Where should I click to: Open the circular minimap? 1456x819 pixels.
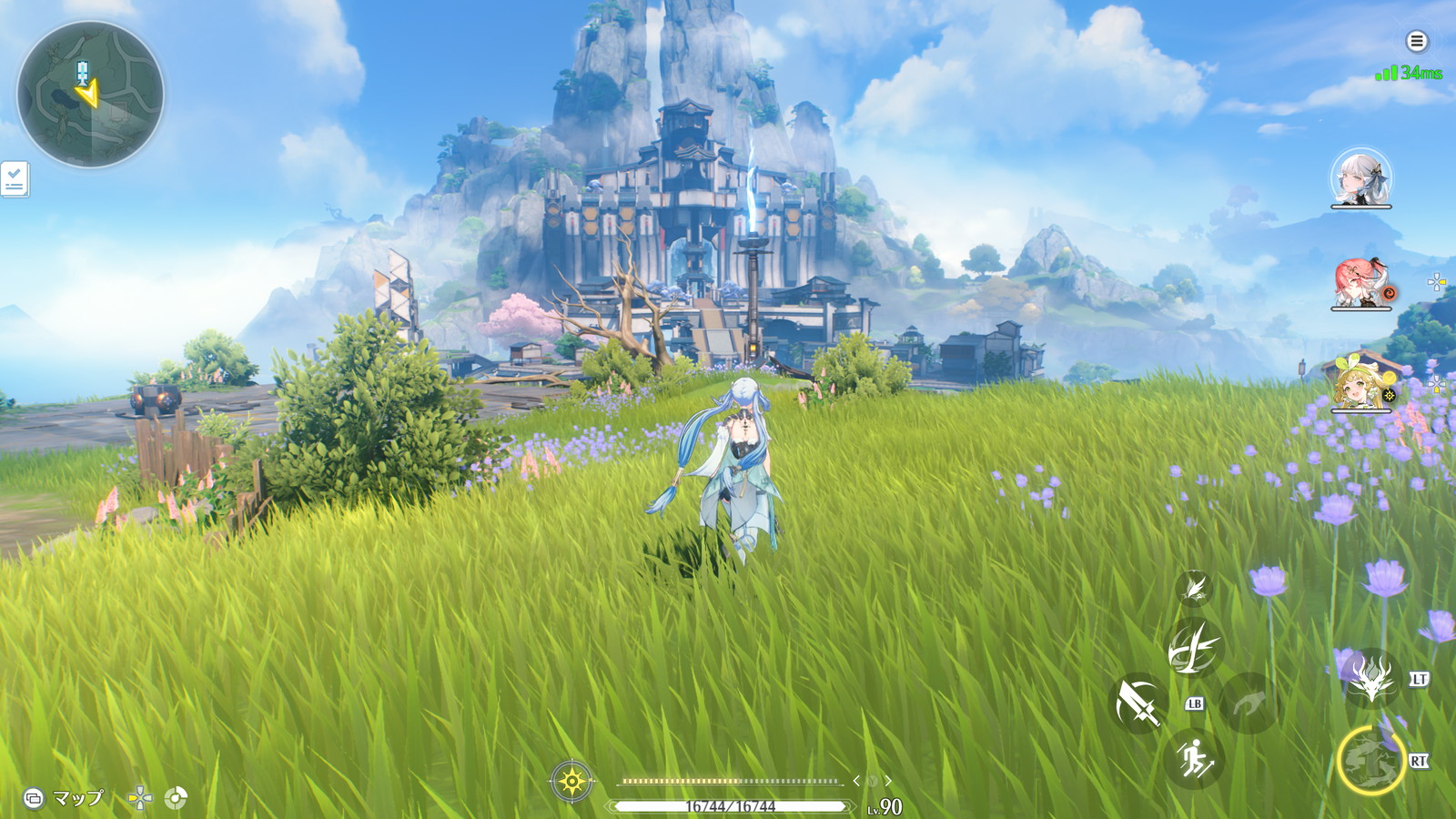(90, 94)
